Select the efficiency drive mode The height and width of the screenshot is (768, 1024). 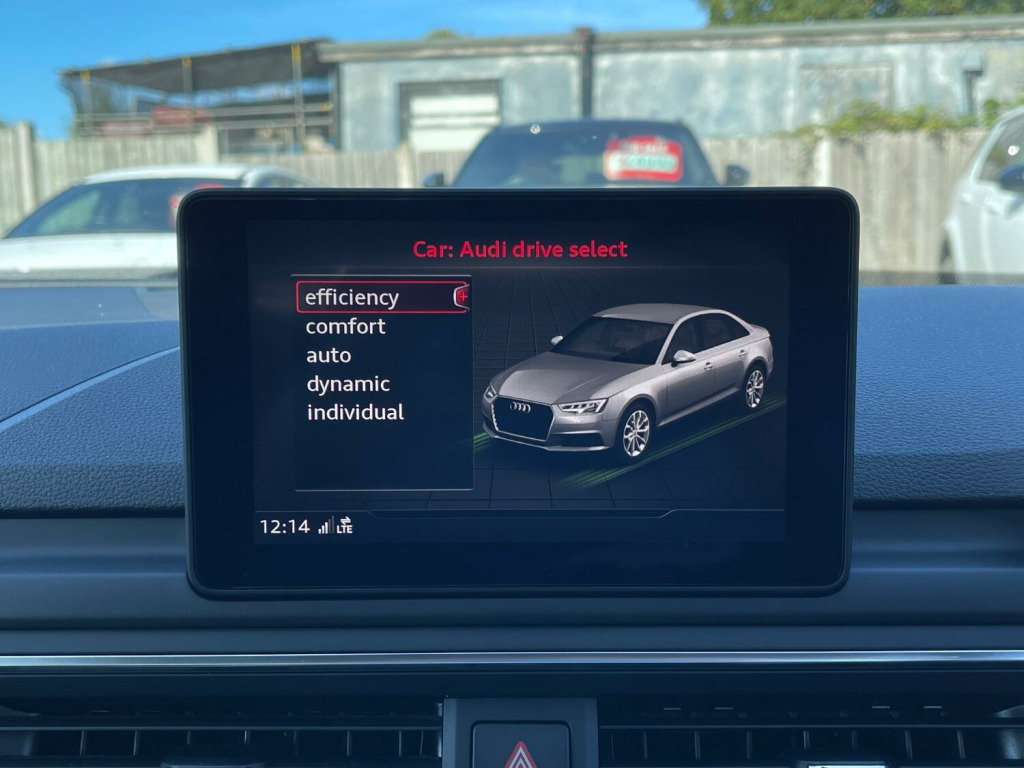(x=352, y=297)
